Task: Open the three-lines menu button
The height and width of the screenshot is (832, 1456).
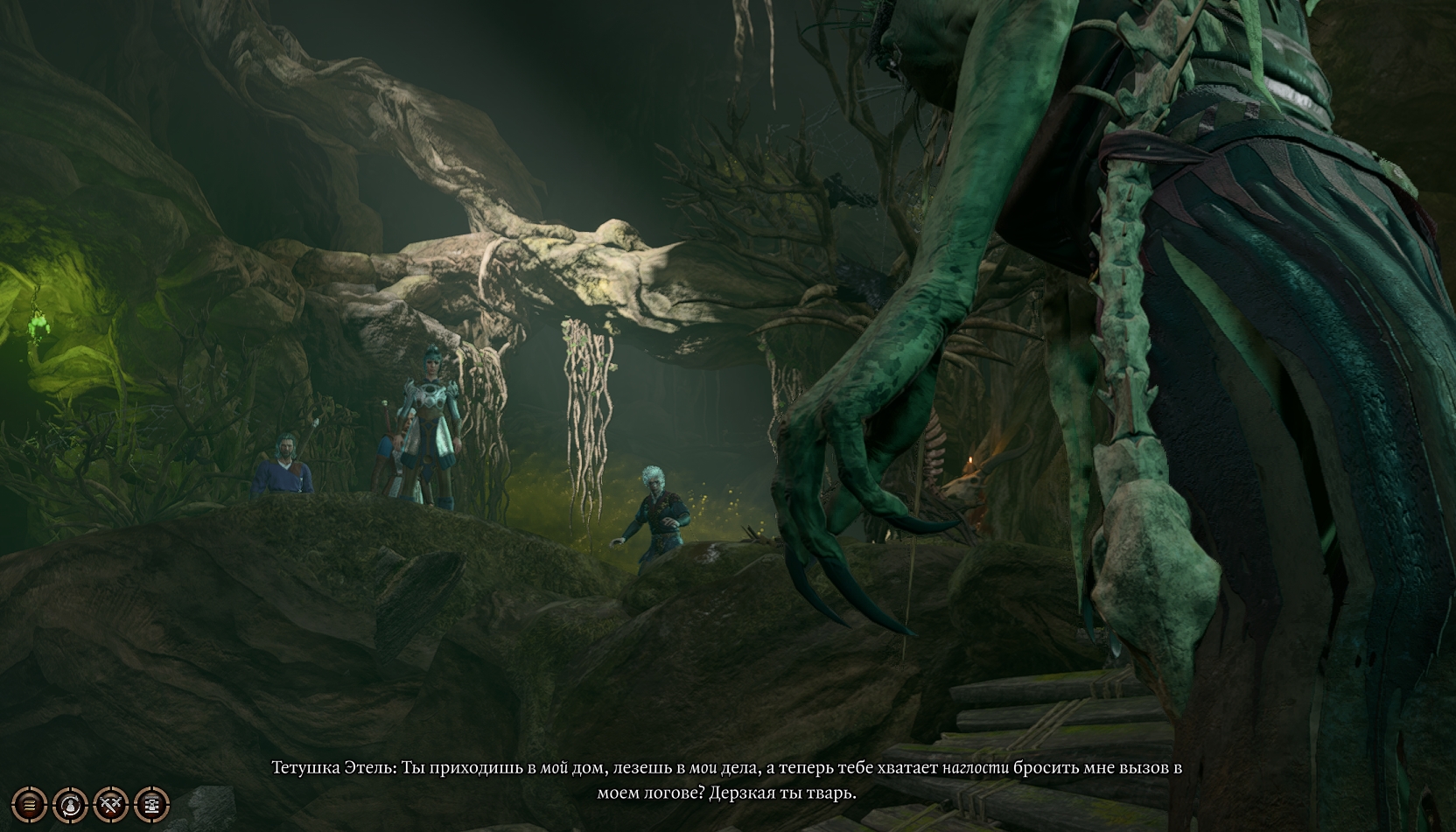Action: coord(29,803)
